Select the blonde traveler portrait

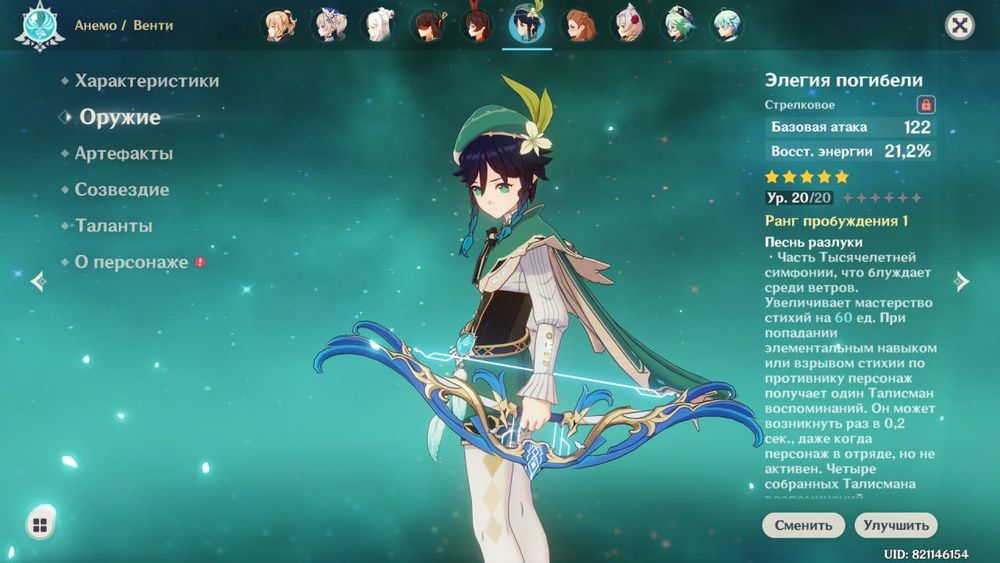(x=281, y=24)
